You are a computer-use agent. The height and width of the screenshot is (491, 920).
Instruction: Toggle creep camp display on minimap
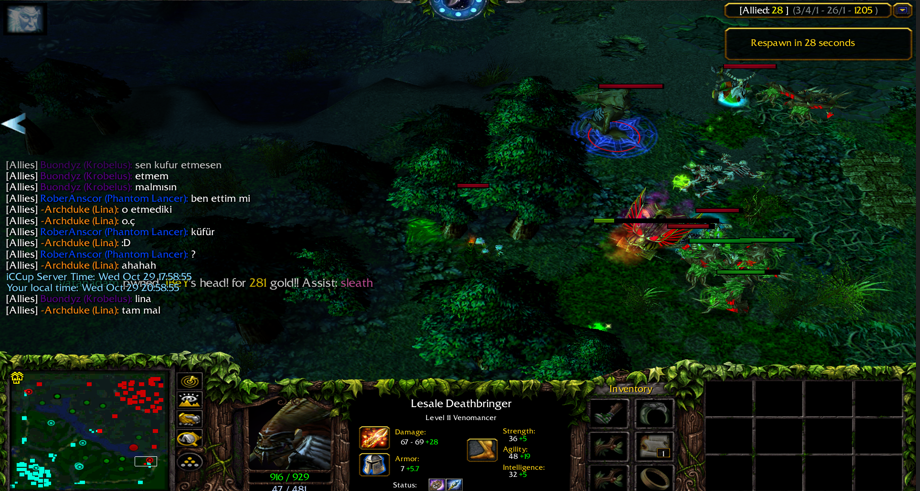coord(189,440)
